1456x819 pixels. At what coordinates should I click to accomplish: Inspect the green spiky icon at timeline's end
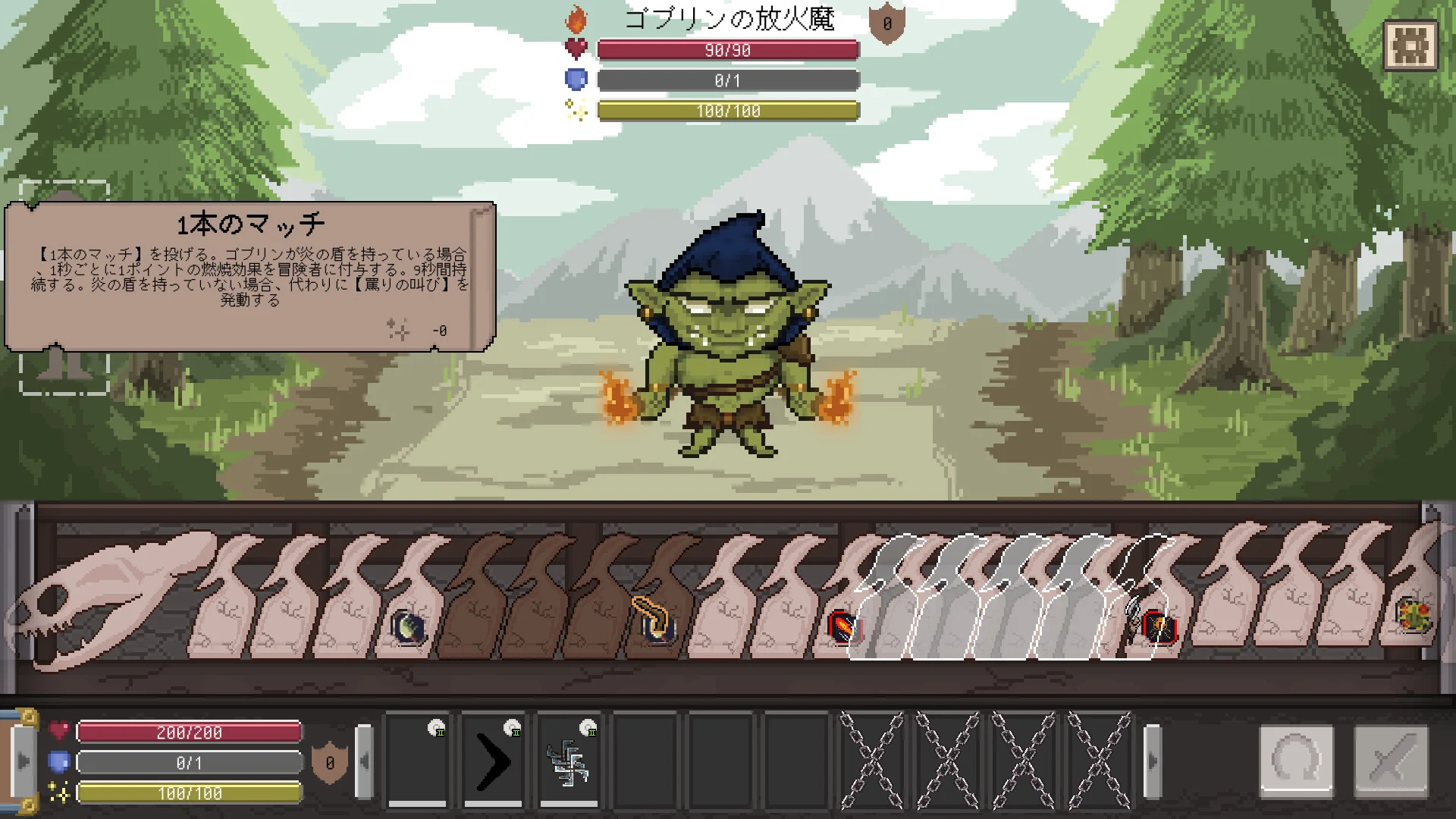tap(1414, 615)
